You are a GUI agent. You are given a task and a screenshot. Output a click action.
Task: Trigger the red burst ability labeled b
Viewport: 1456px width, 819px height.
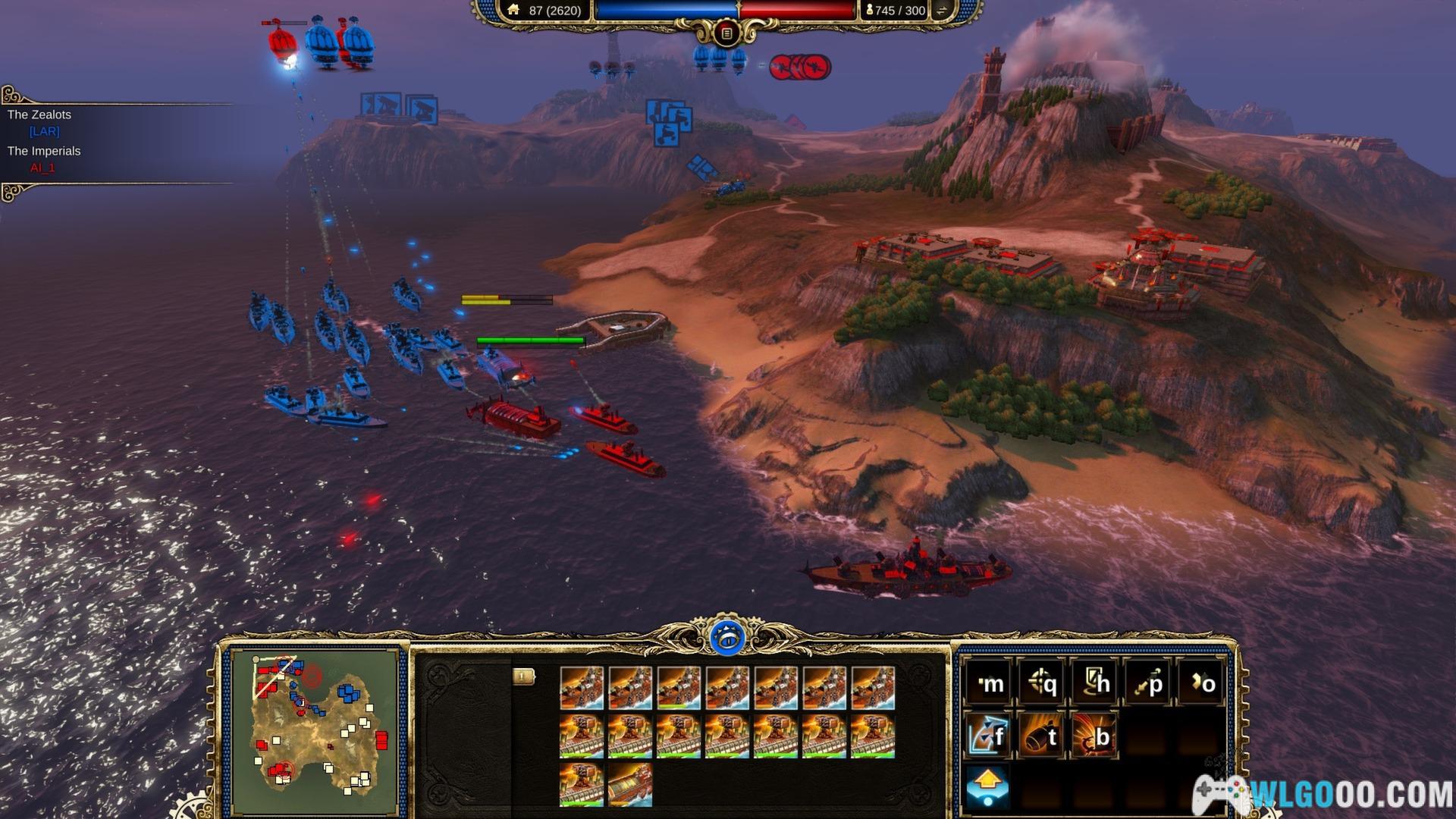coord(1095,735)
